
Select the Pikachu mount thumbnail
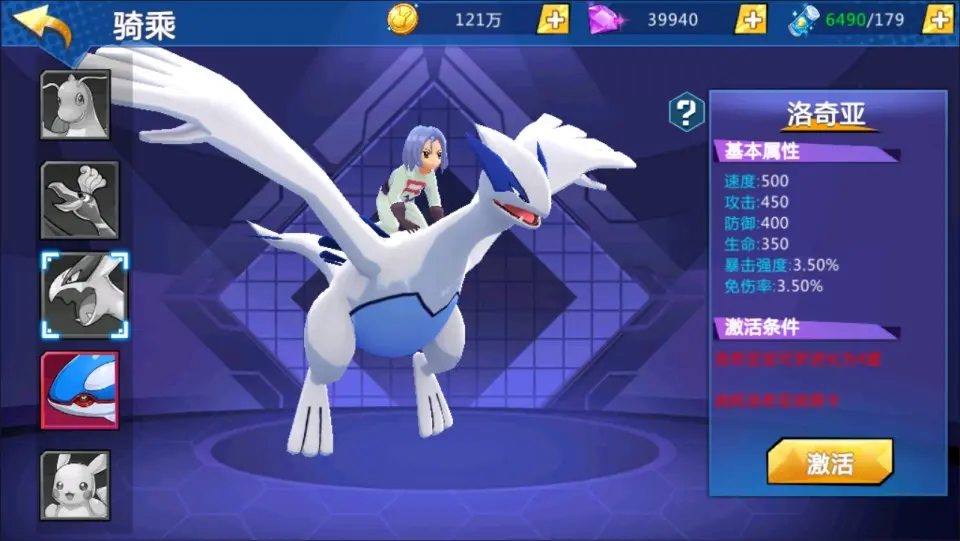click(x=75, y=486)
